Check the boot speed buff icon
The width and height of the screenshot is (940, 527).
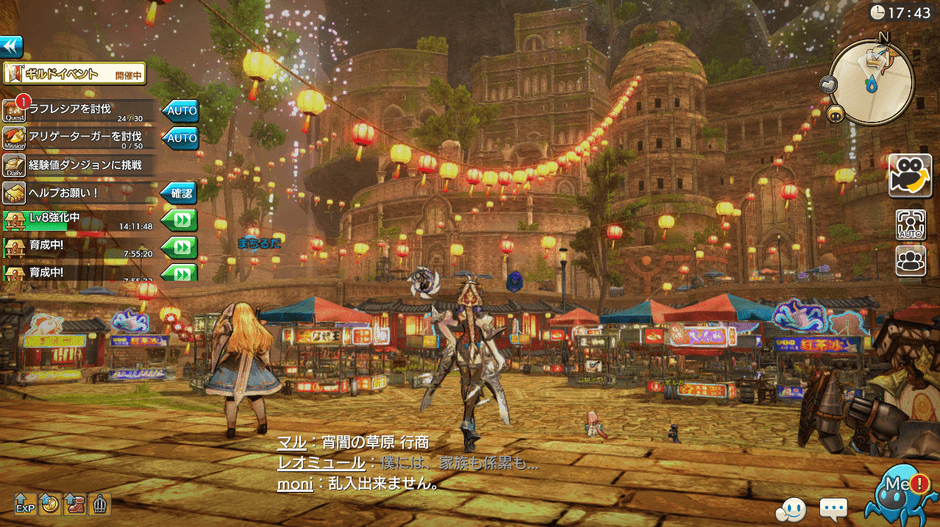click(x=75, y=503)
